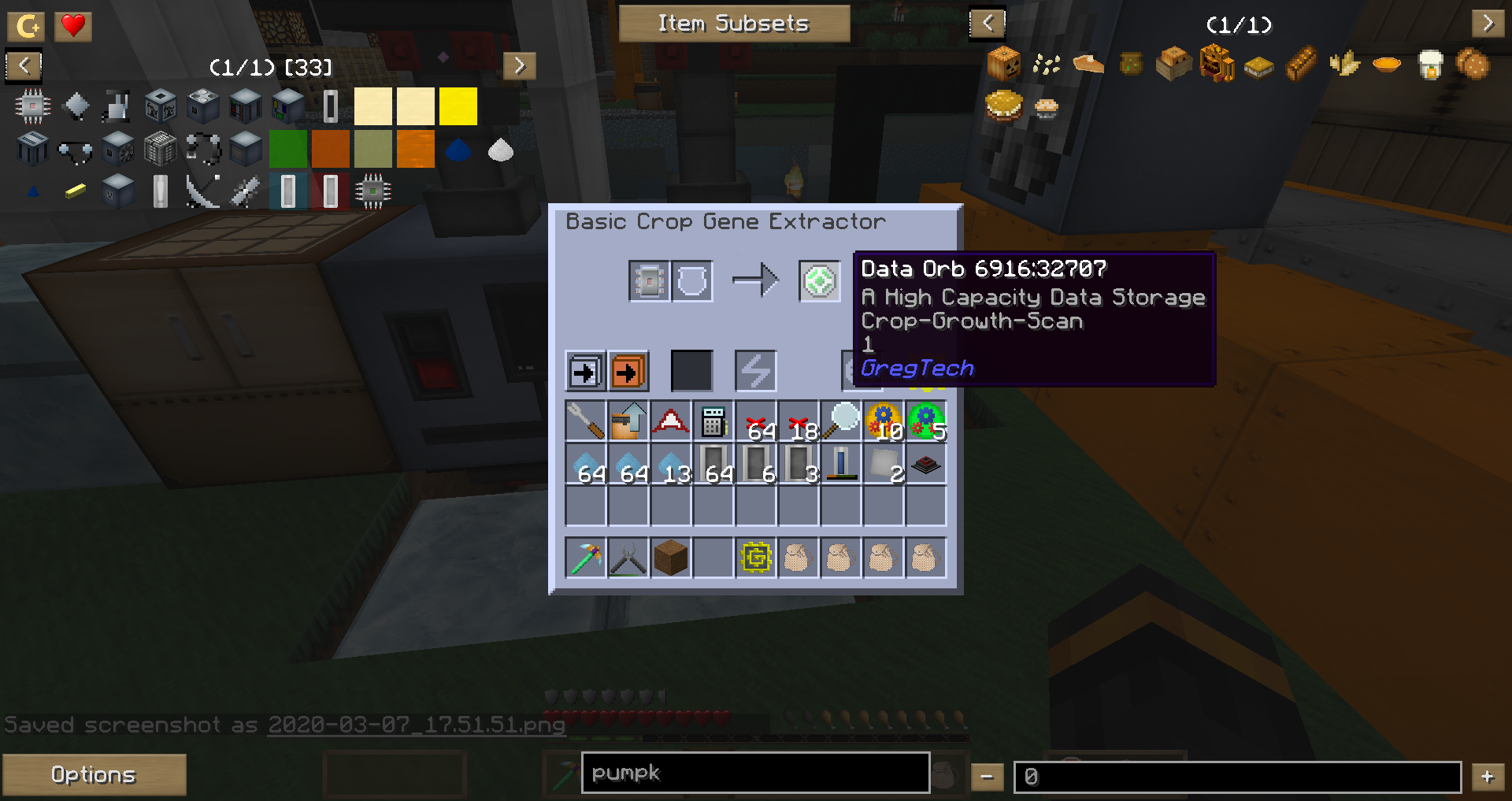
Task: Click the magnifying glass item in the inventory
Action: 841,421
